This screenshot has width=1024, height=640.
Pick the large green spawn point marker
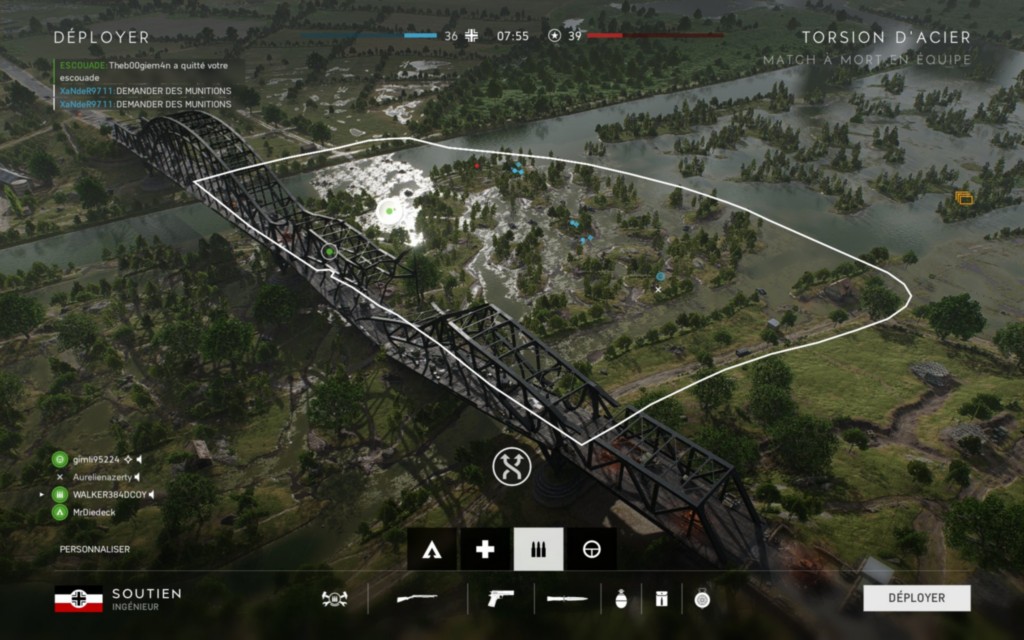point(389,212)
